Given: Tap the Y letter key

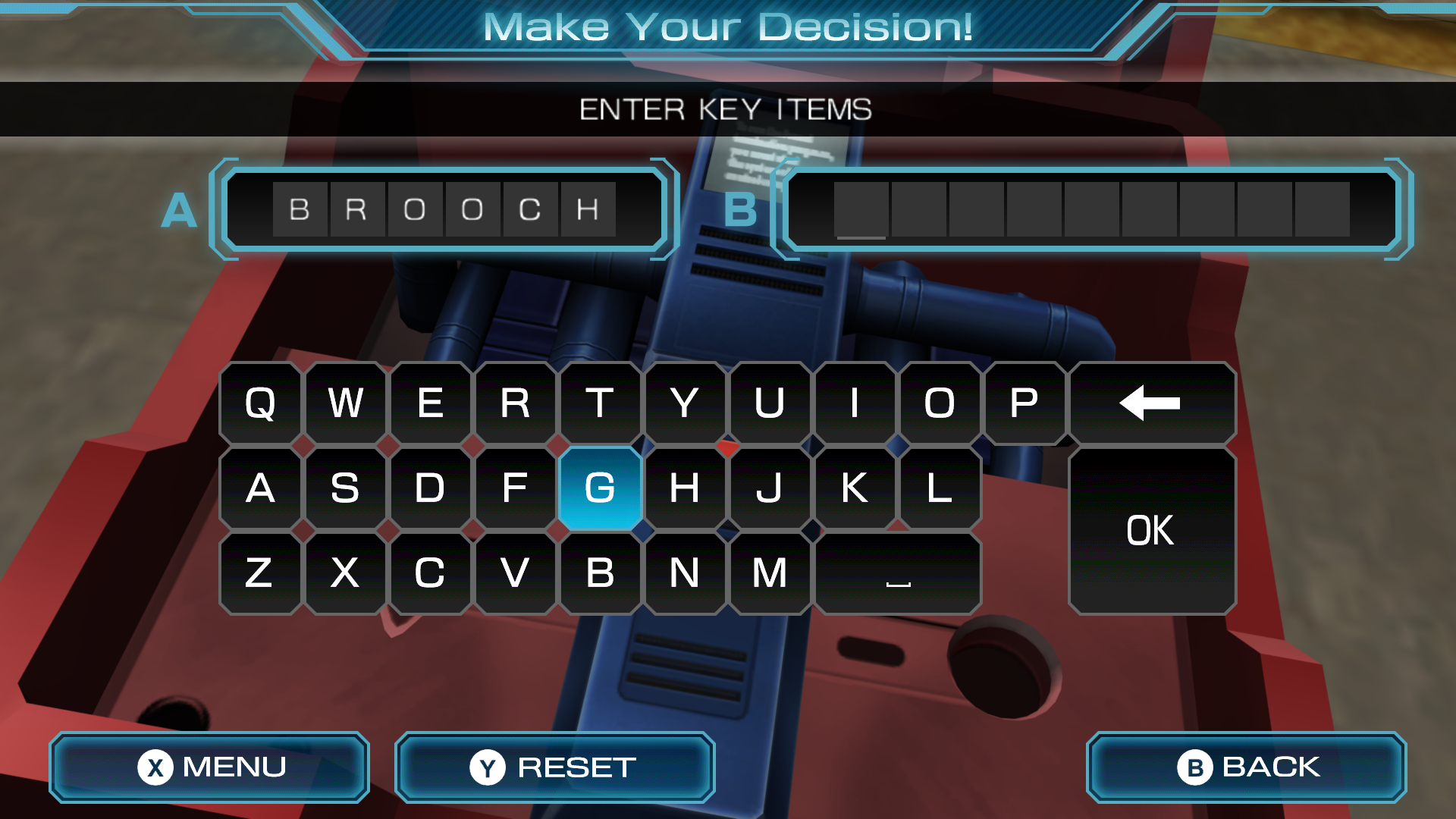Looking at the screenshot, I should pyautogui.click(x=685, y=403).
